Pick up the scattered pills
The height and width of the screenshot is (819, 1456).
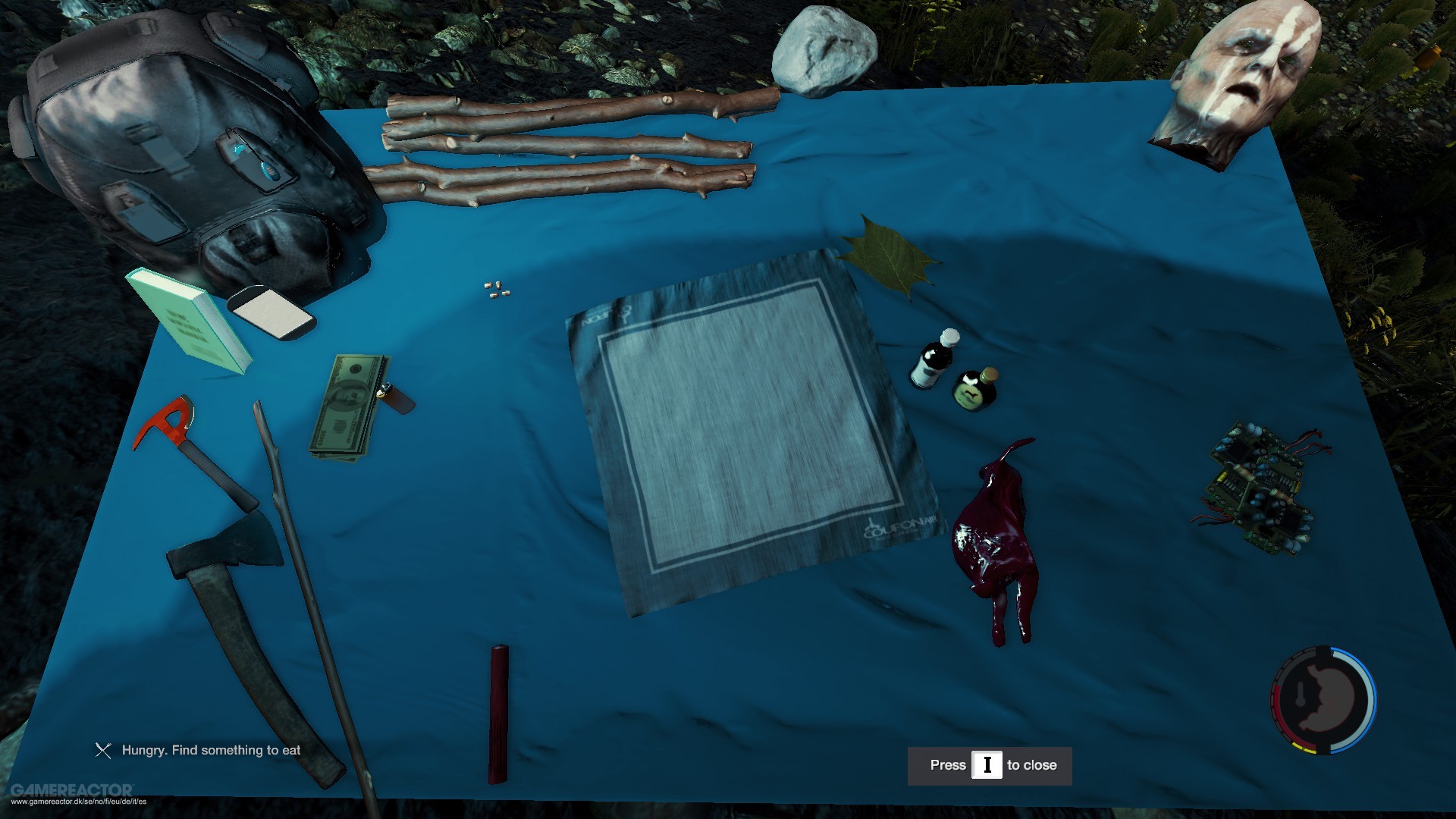pyautogui.click(x=497, y=289)
